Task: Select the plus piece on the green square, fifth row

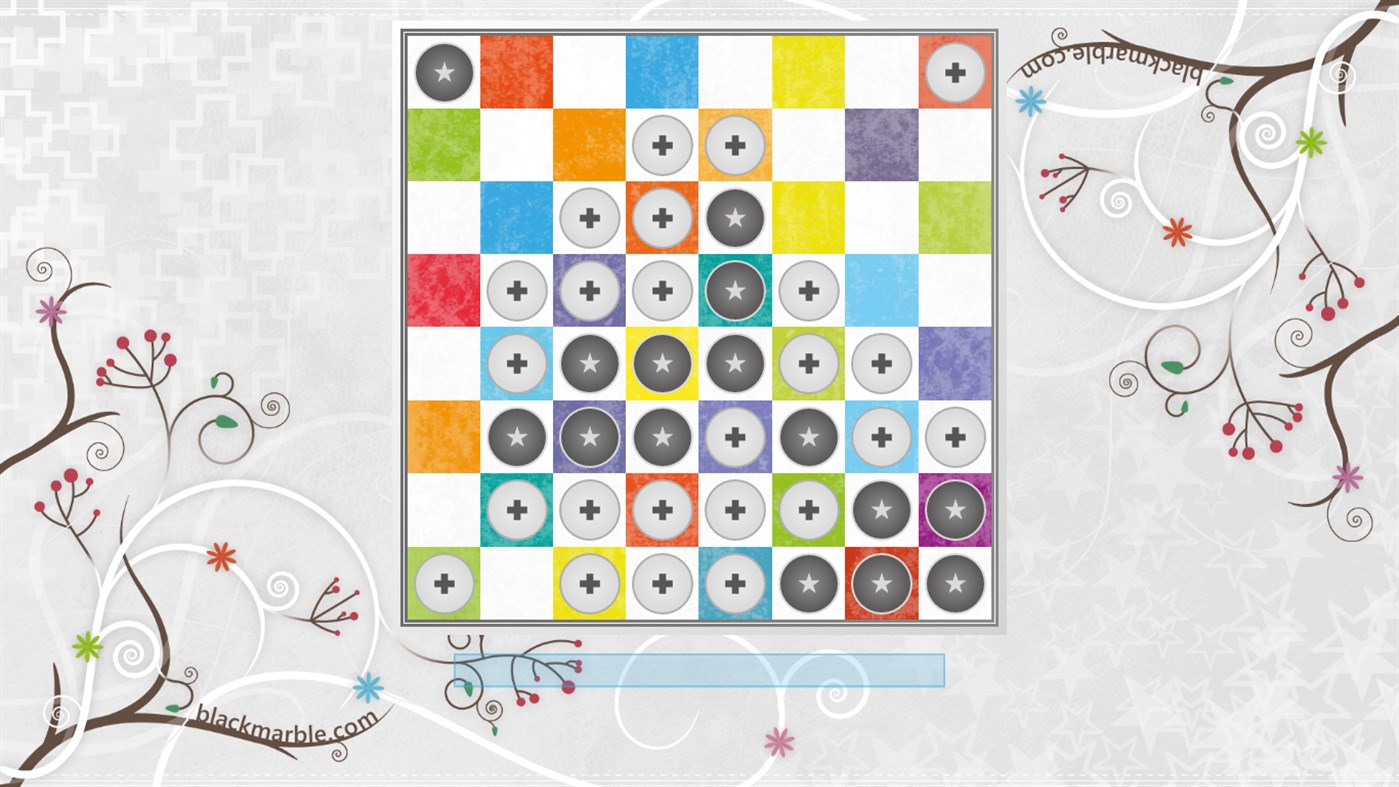Action: (x=808, y=364)
